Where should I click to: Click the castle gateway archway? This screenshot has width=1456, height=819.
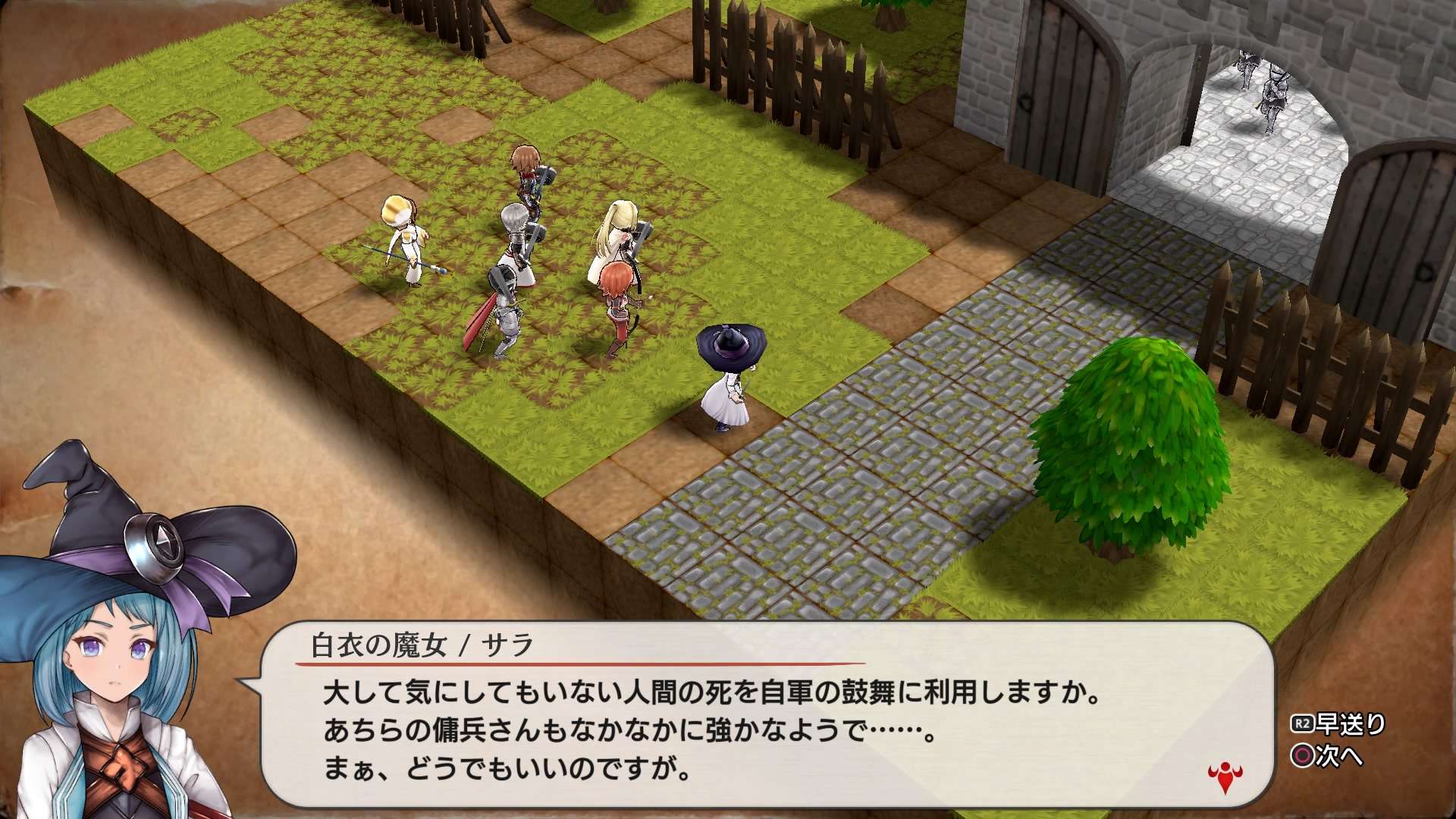pos(1244,121)
